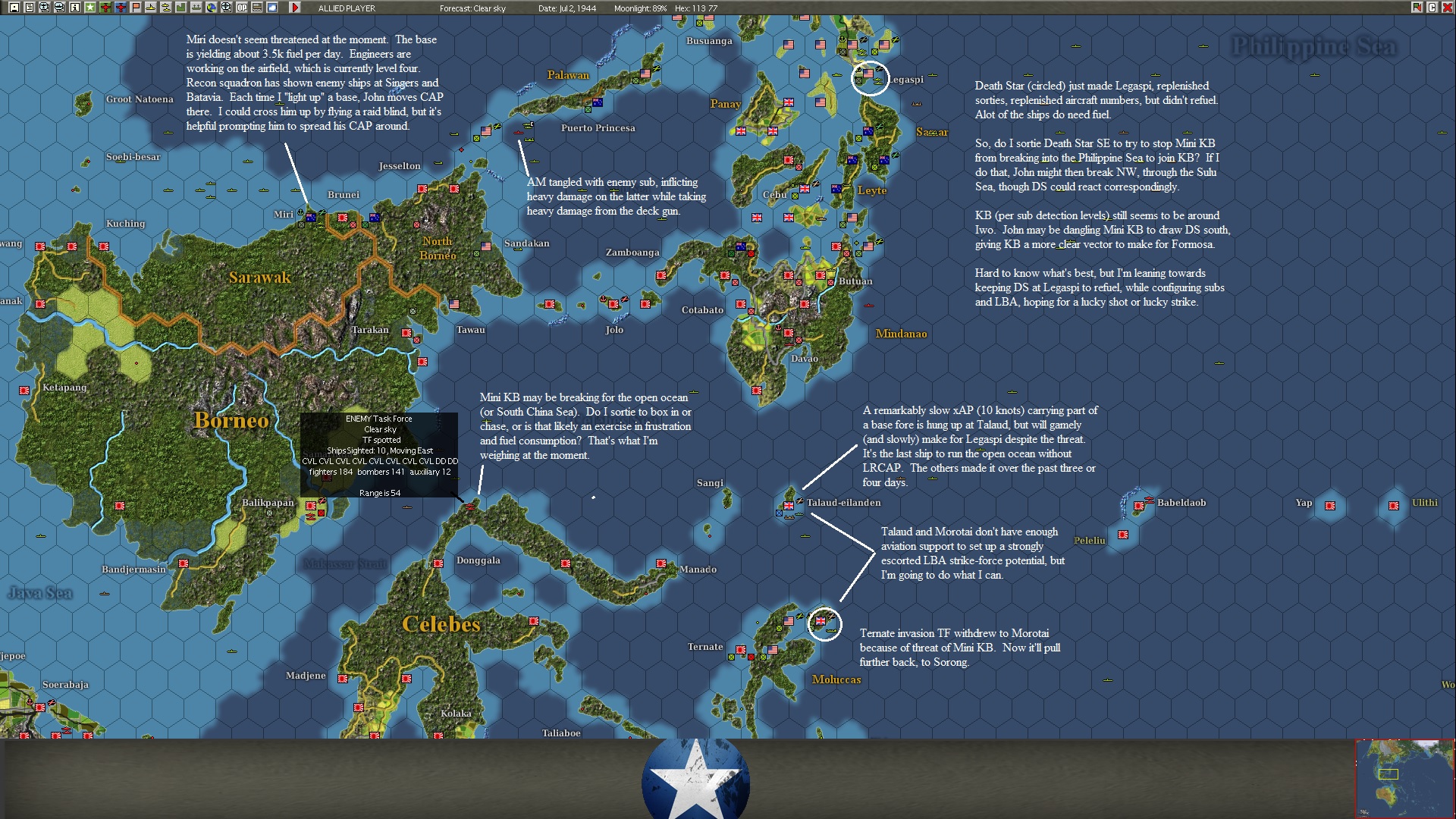
Task: Toggle the cloud weather display icon
Action: 271,8
